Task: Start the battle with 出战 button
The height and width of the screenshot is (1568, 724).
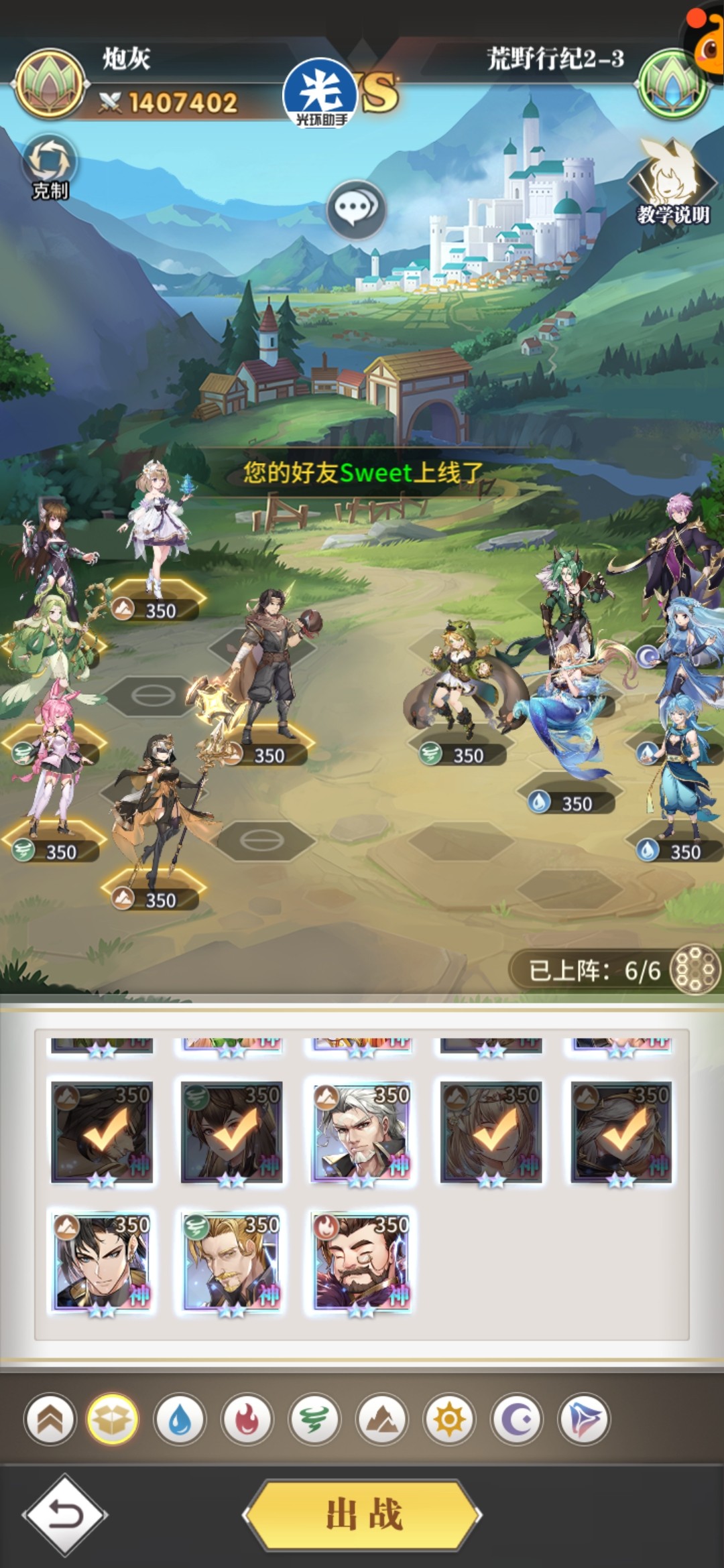Action: pos(363,1514)
